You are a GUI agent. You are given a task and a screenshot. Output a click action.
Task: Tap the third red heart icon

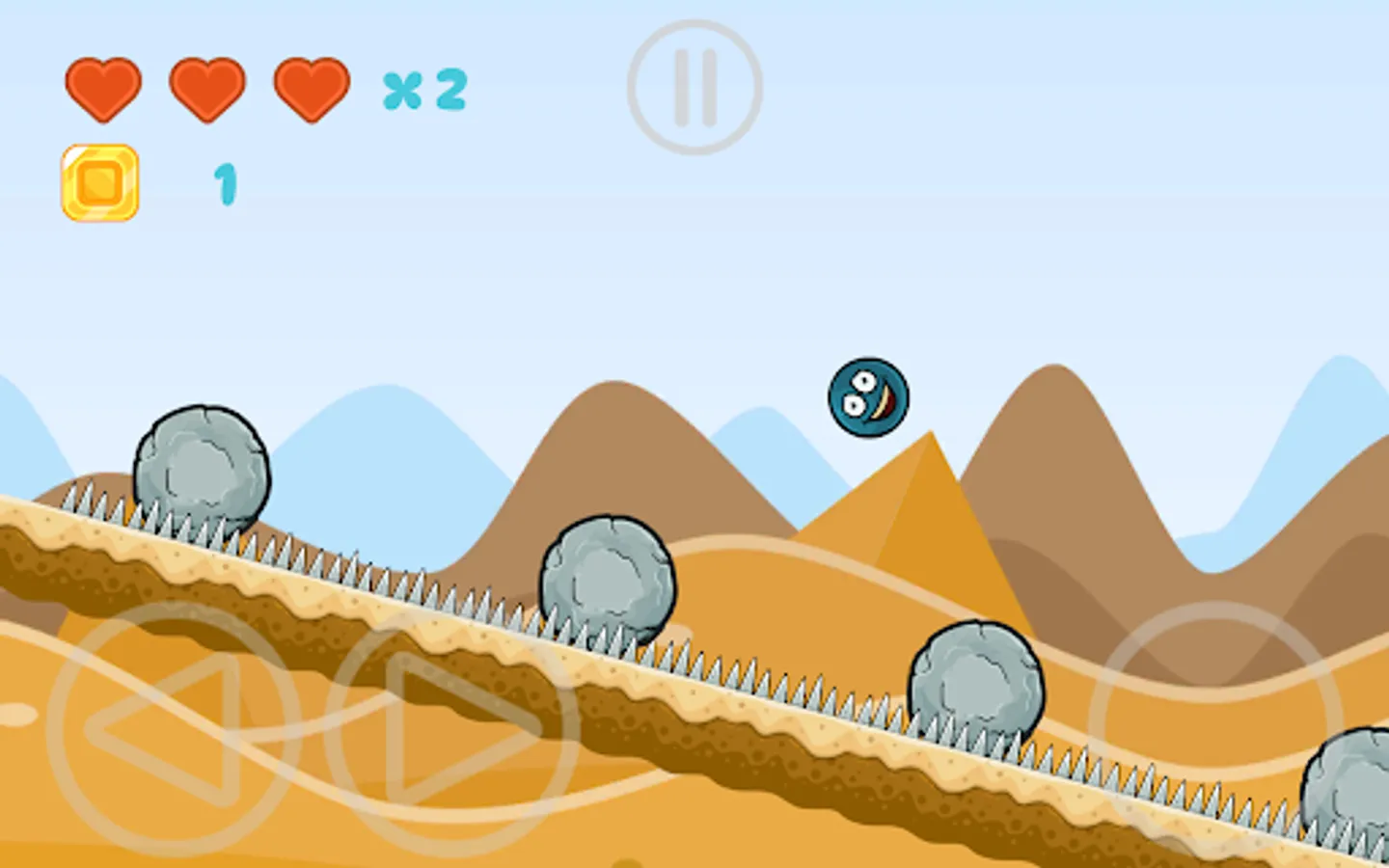[x=312, y=89]
